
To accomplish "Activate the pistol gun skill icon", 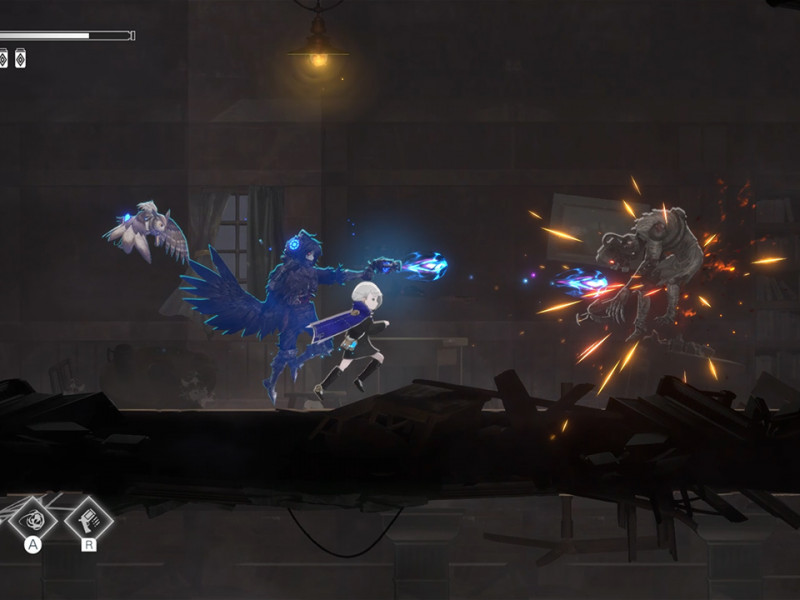I will tap(88, 518).
